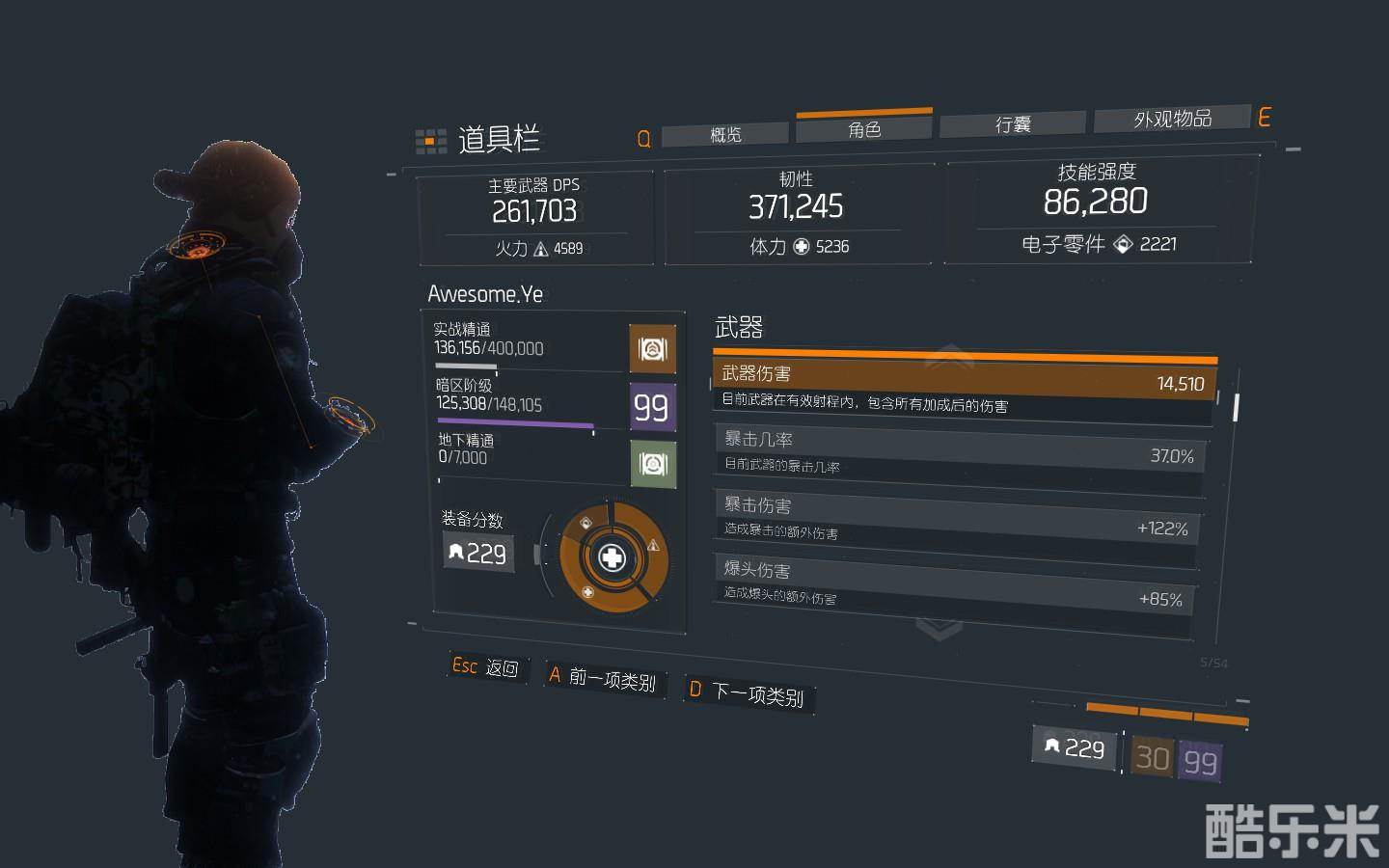
Task: Click the 实战精通 proficiency icon
Action: coord(652,348)
